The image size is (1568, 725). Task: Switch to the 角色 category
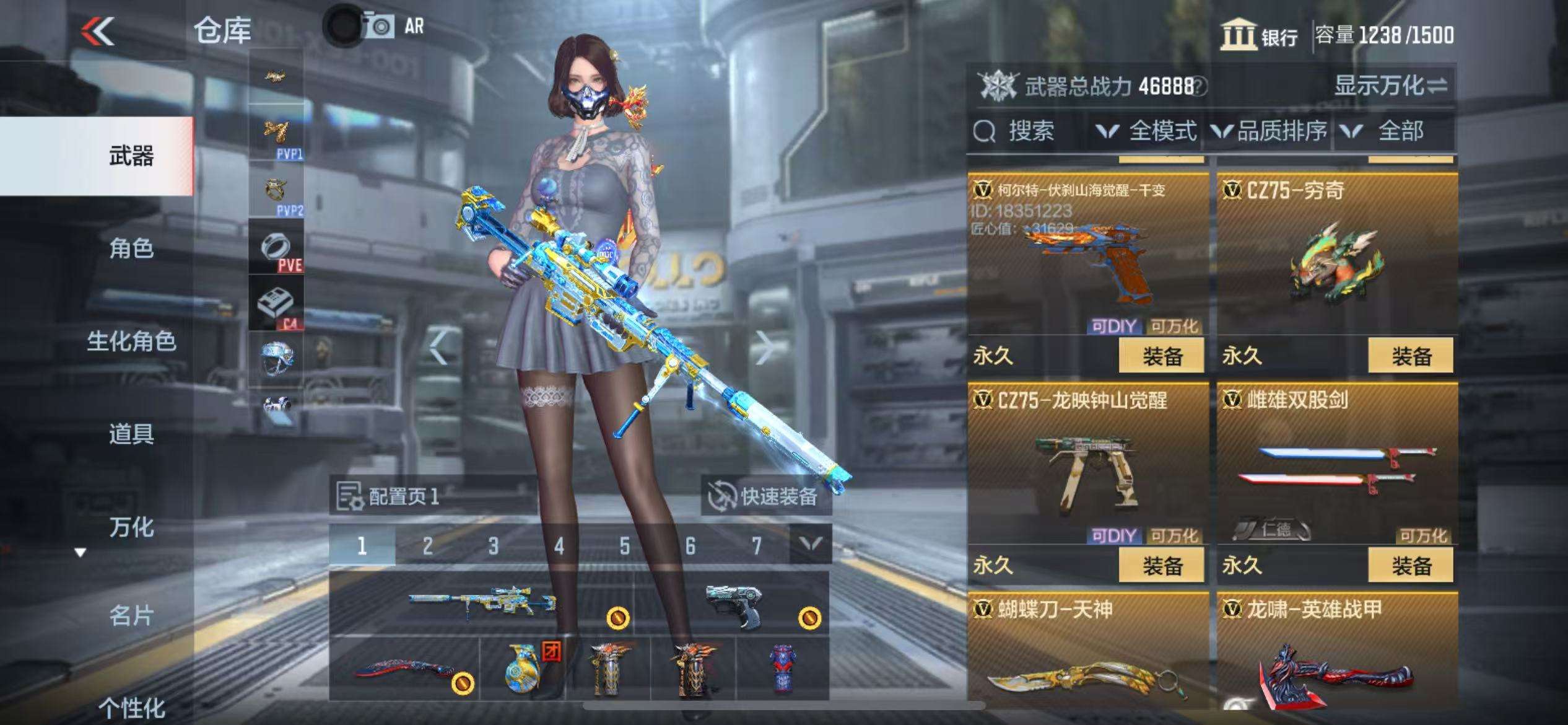[131, 248]
